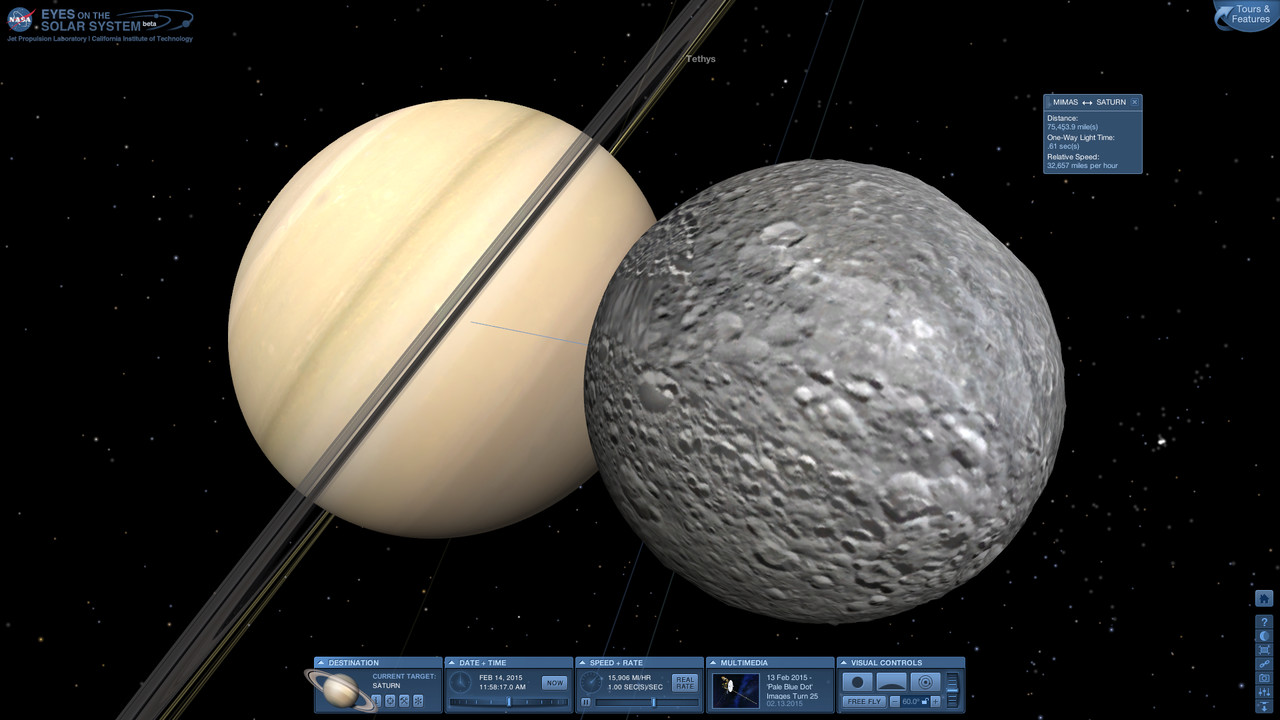1280x720 pixels.
Task: Toggle Free Fly camera mode
Action: (864, 702)
